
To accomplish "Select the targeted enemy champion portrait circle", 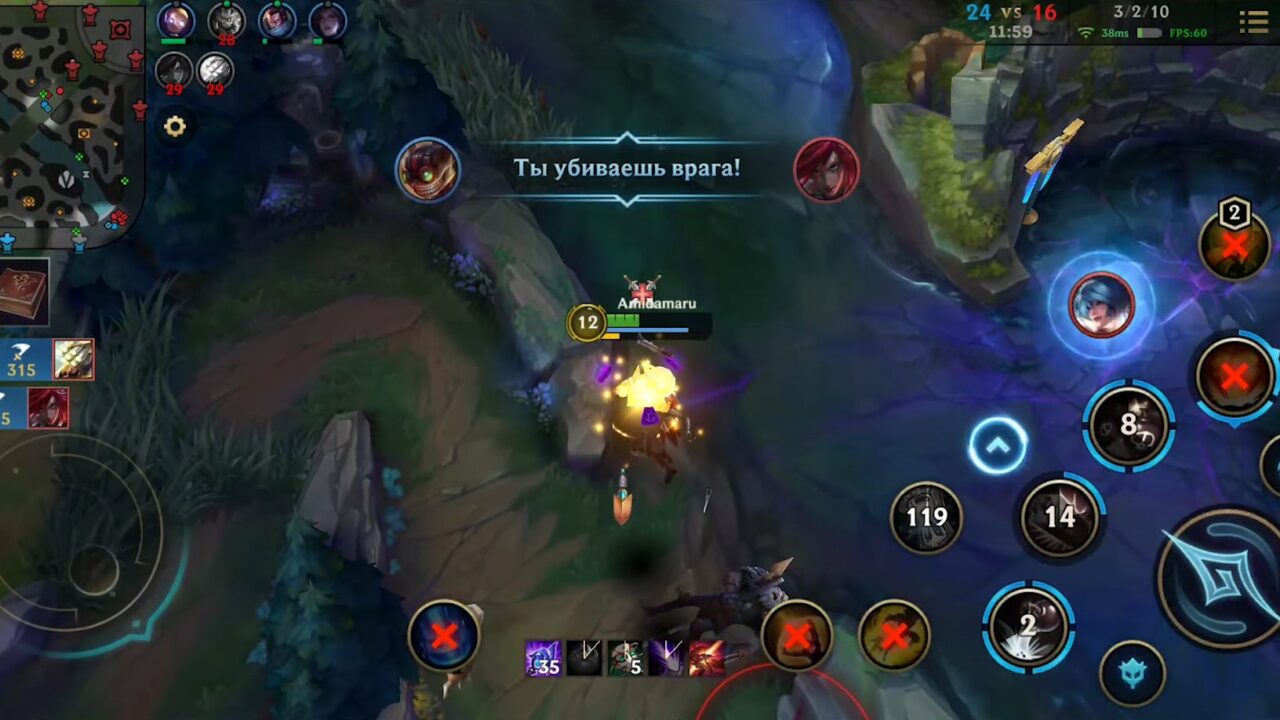I will click(1100, 303).
